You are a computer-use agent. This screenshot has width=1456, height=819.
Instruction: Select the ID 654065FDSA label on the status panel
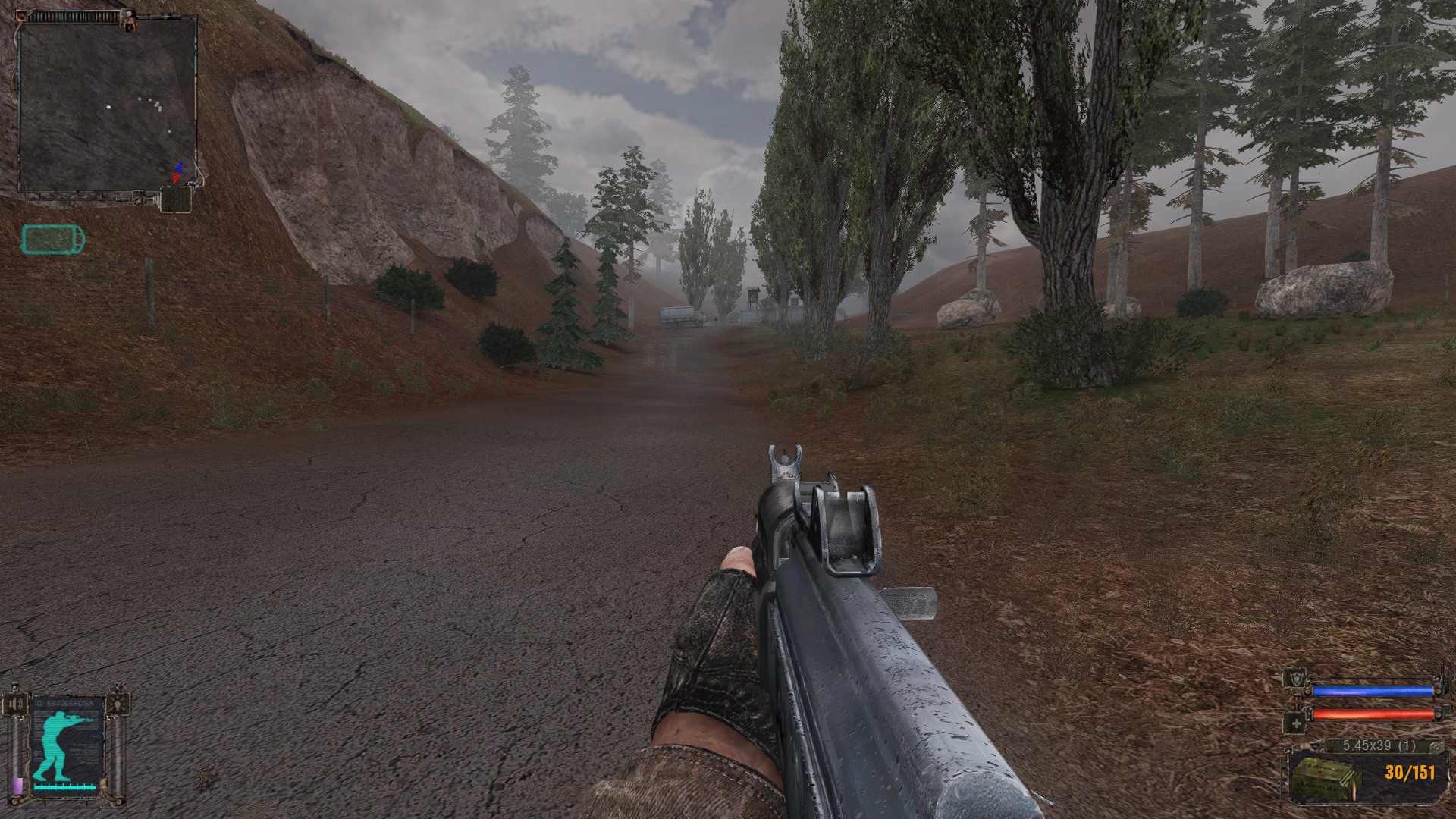63,703
